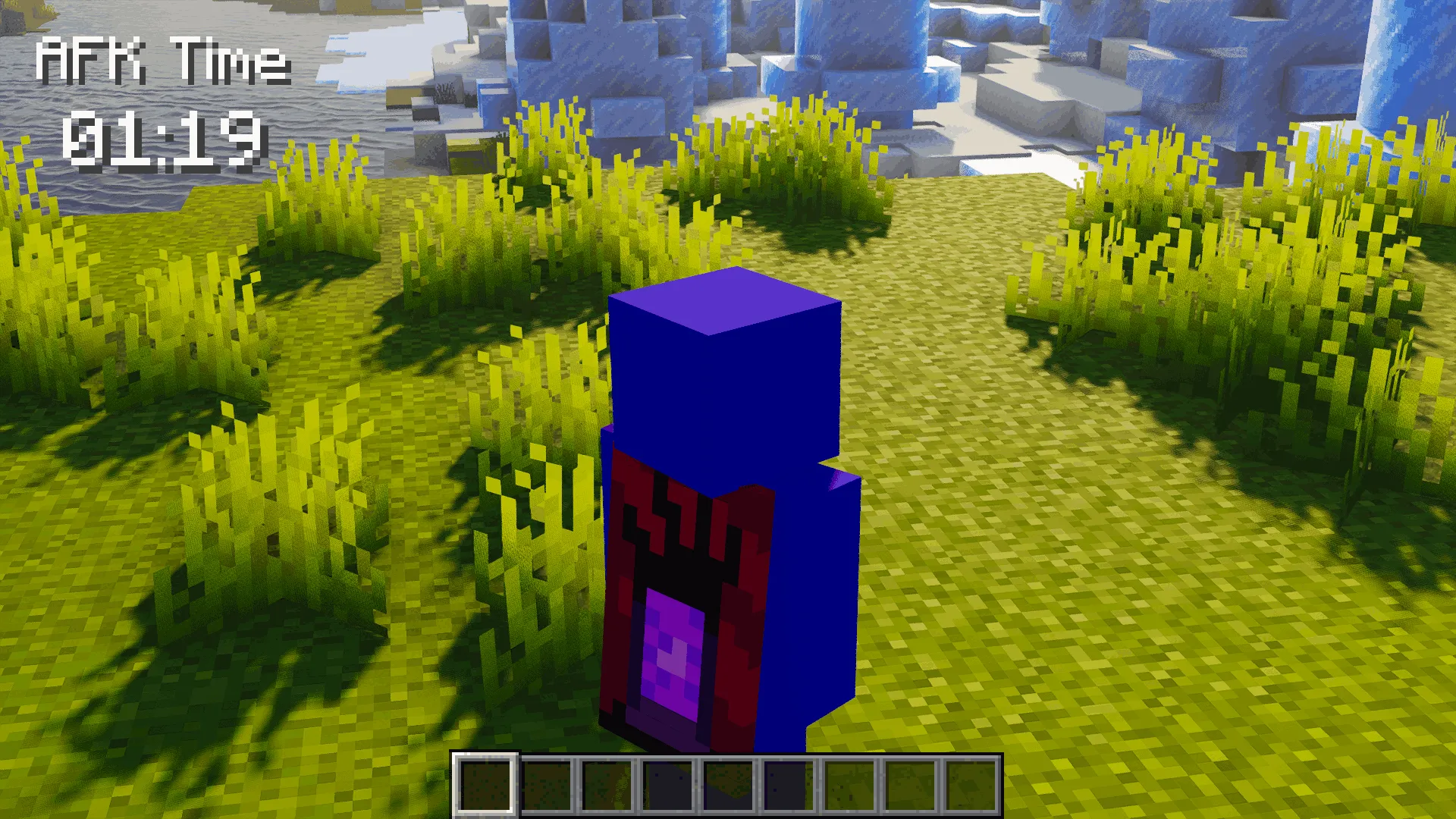This screenshot has width=1456, height=819.
Task: Click the 01:19 AFK timer readout
Action: (167, 140)
